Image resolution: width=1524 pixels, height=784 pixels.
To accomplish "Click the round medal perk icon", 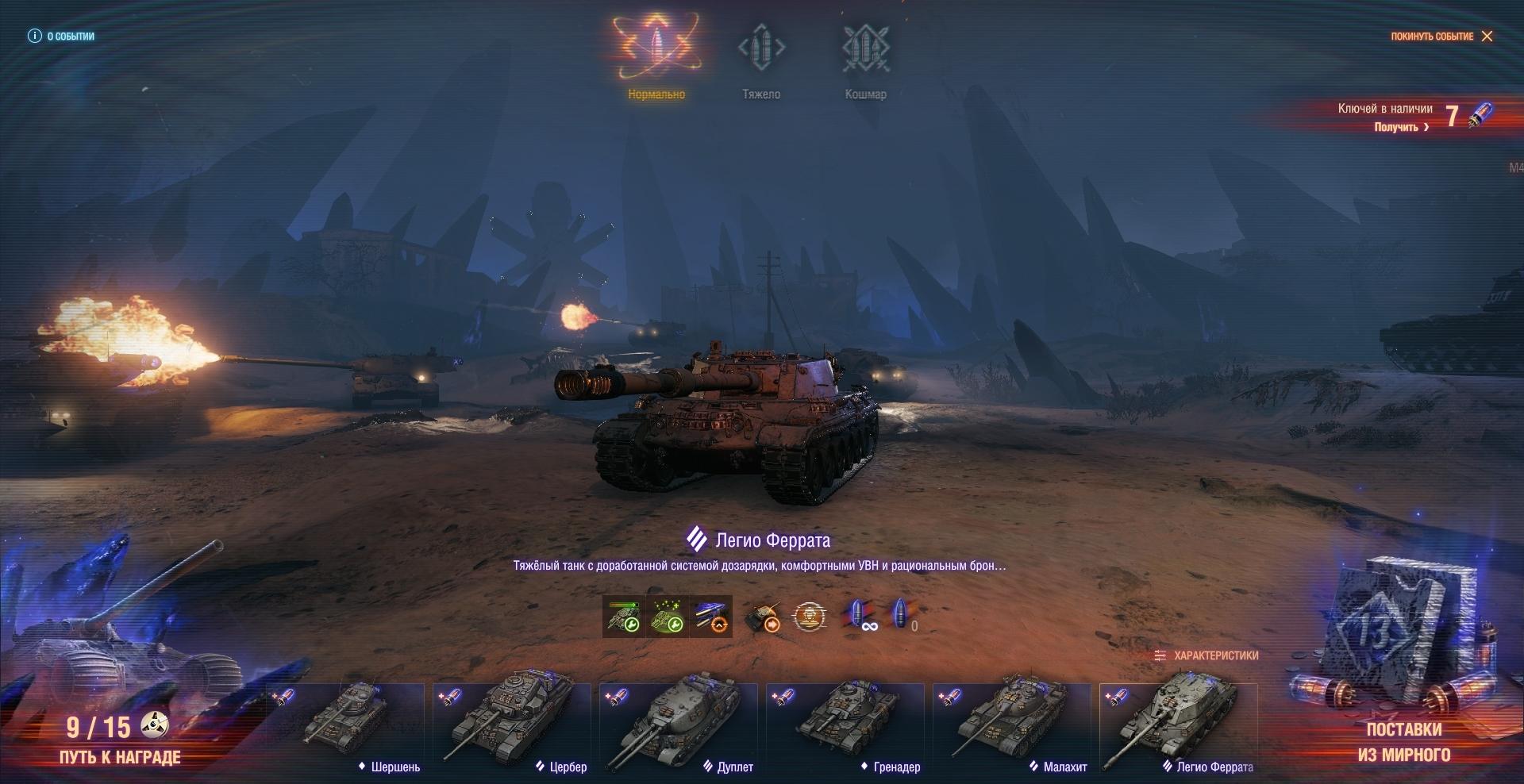I will [x=809, y=616].
